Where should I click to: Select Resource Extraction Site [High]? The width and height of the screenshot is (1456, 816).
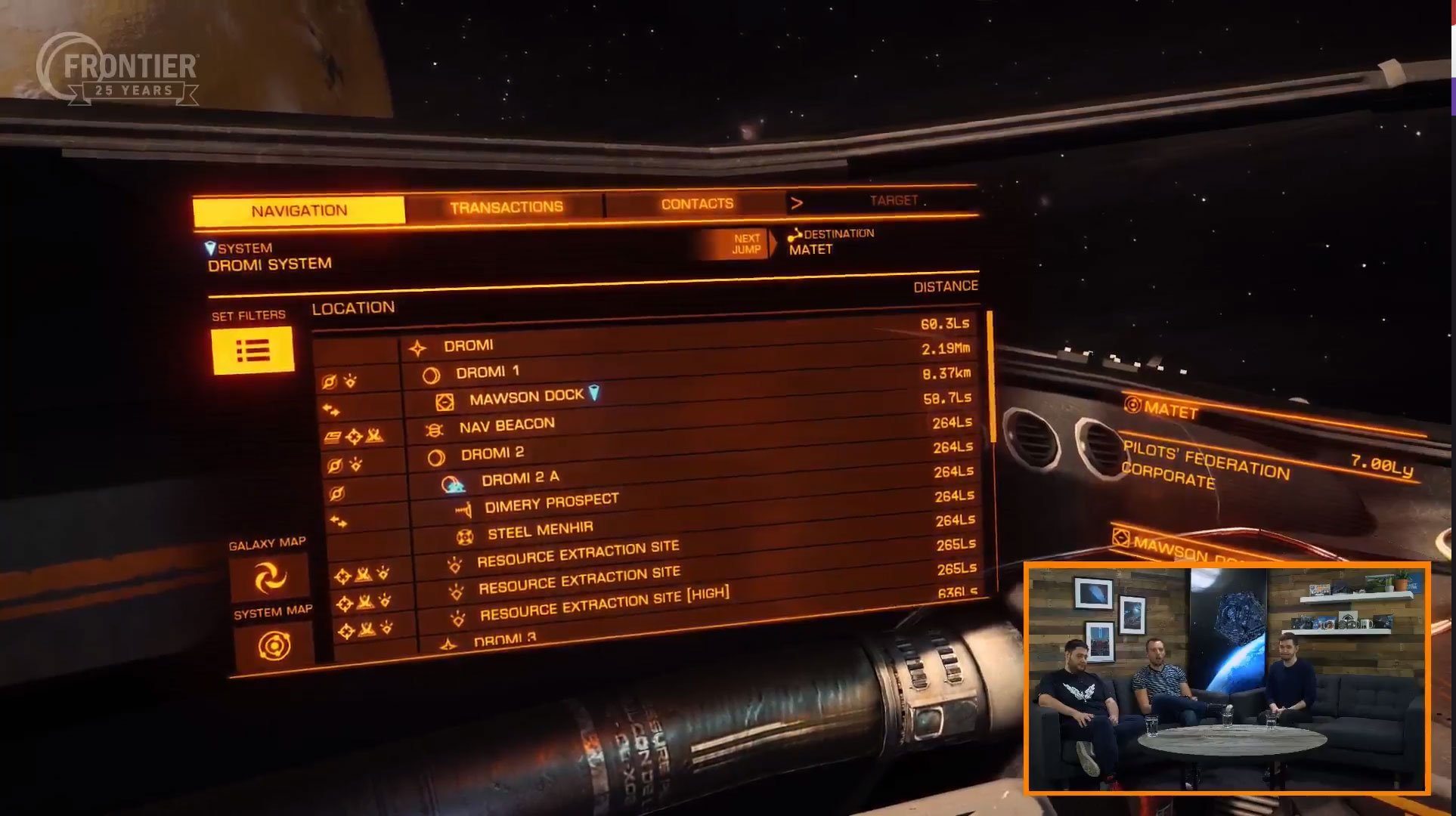[604, 604]
